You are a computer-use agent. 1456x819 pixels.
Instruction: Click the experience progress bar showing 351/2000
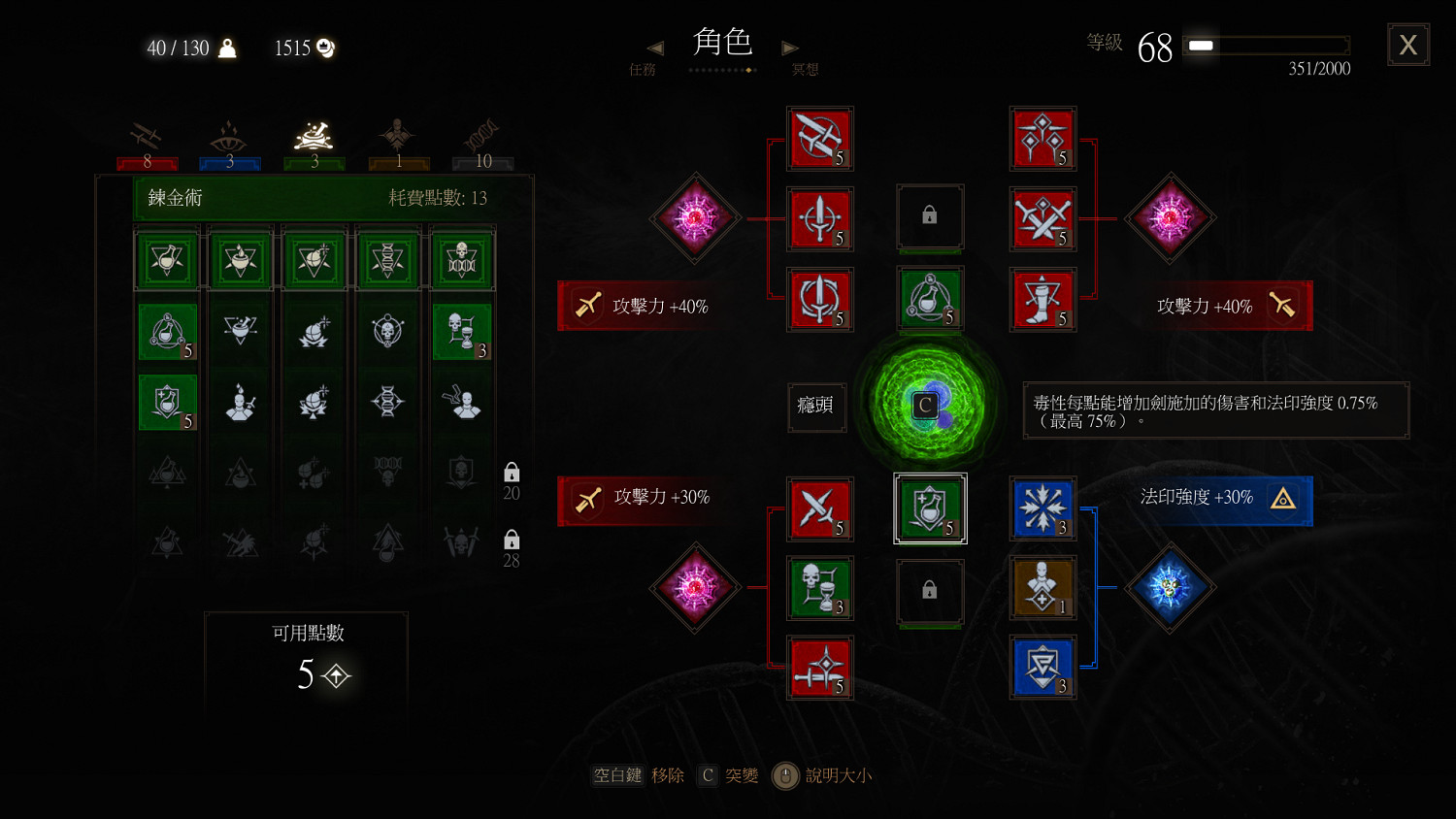[1265, 45]
